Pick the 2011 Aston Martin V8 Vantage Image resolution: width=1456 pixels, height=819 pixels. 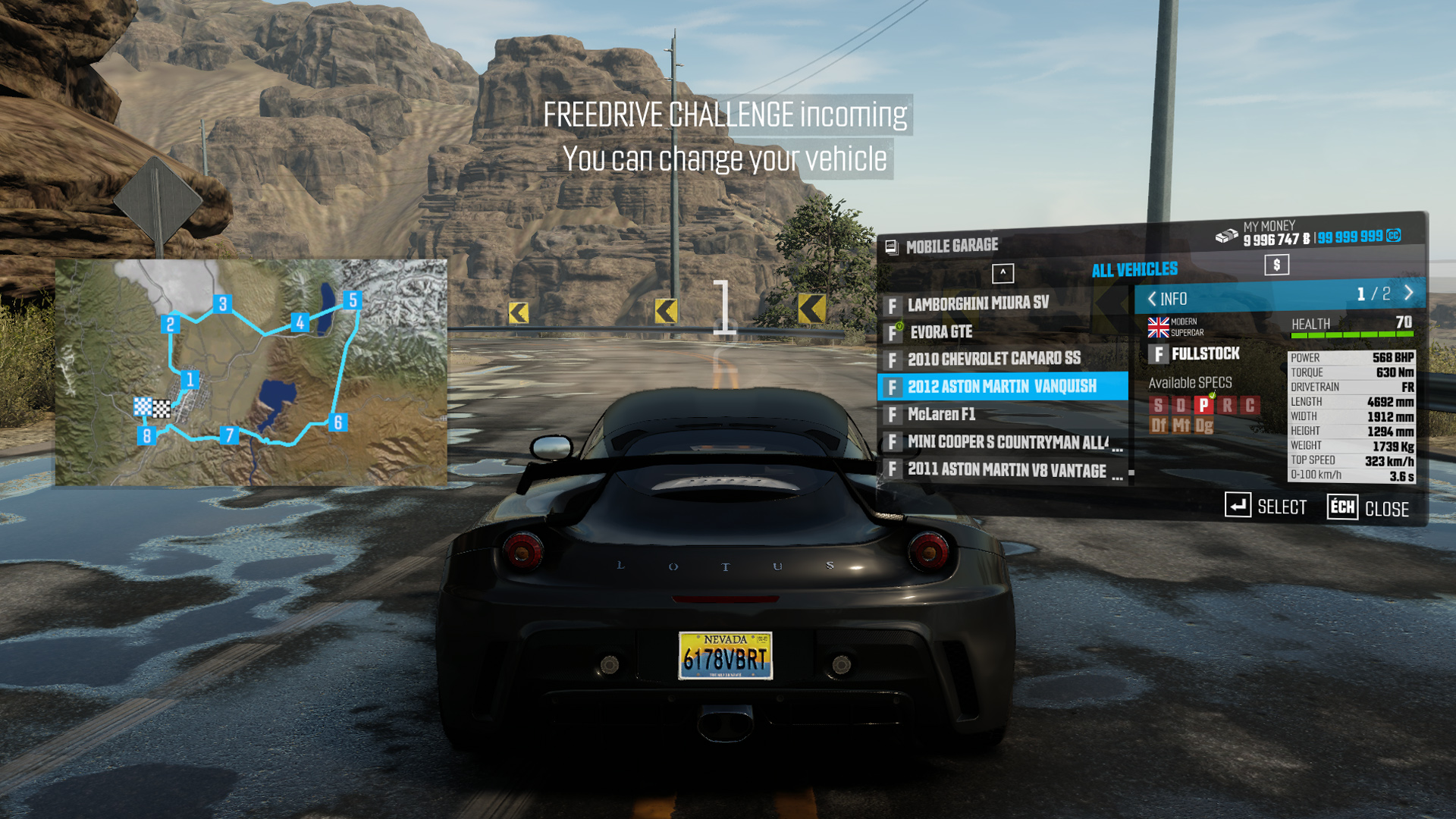coord(1006,470)
